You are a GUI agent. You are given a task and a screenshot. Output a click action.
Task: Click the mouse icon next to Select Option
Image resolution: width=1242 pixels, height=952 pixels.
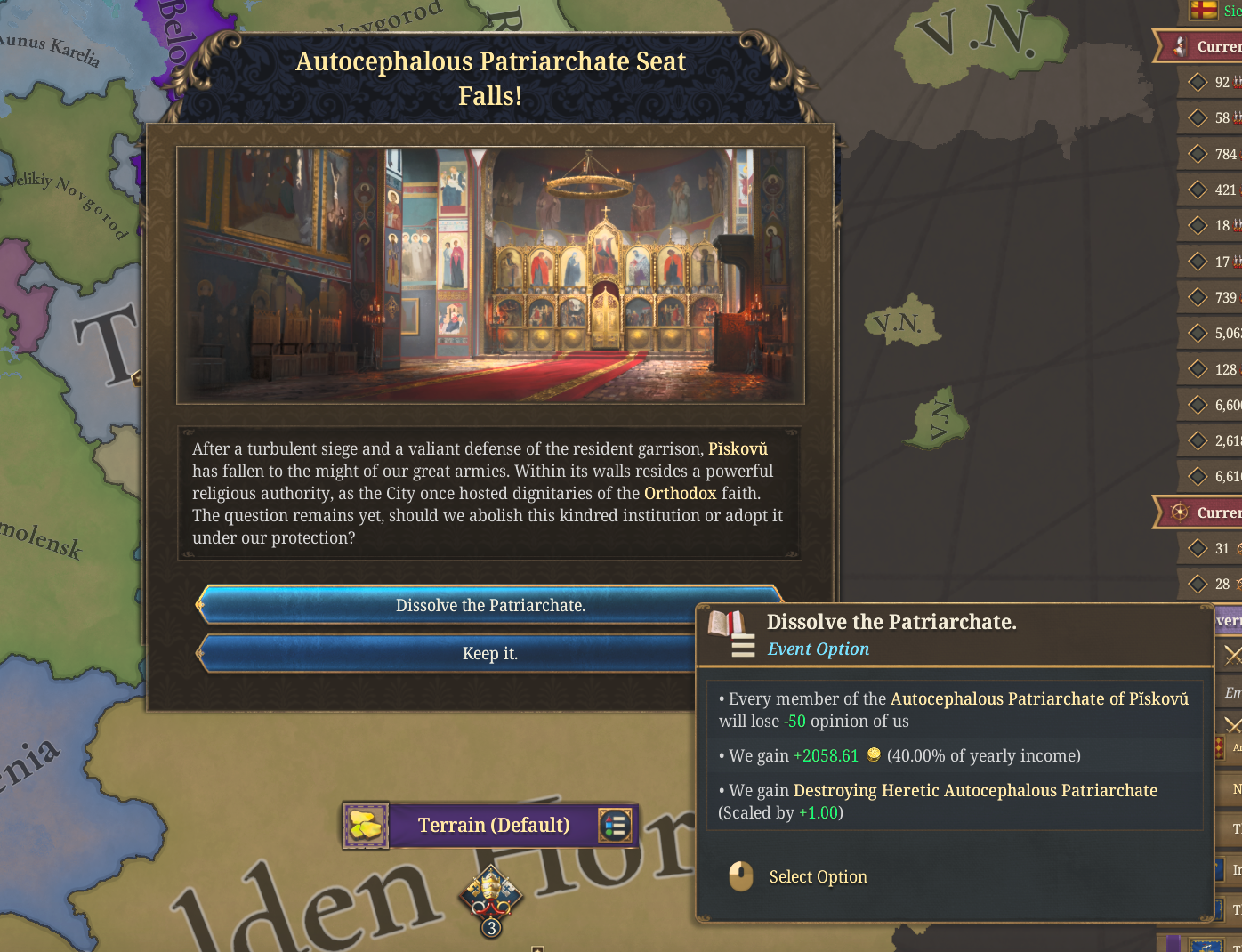click(x=739, y=876)
